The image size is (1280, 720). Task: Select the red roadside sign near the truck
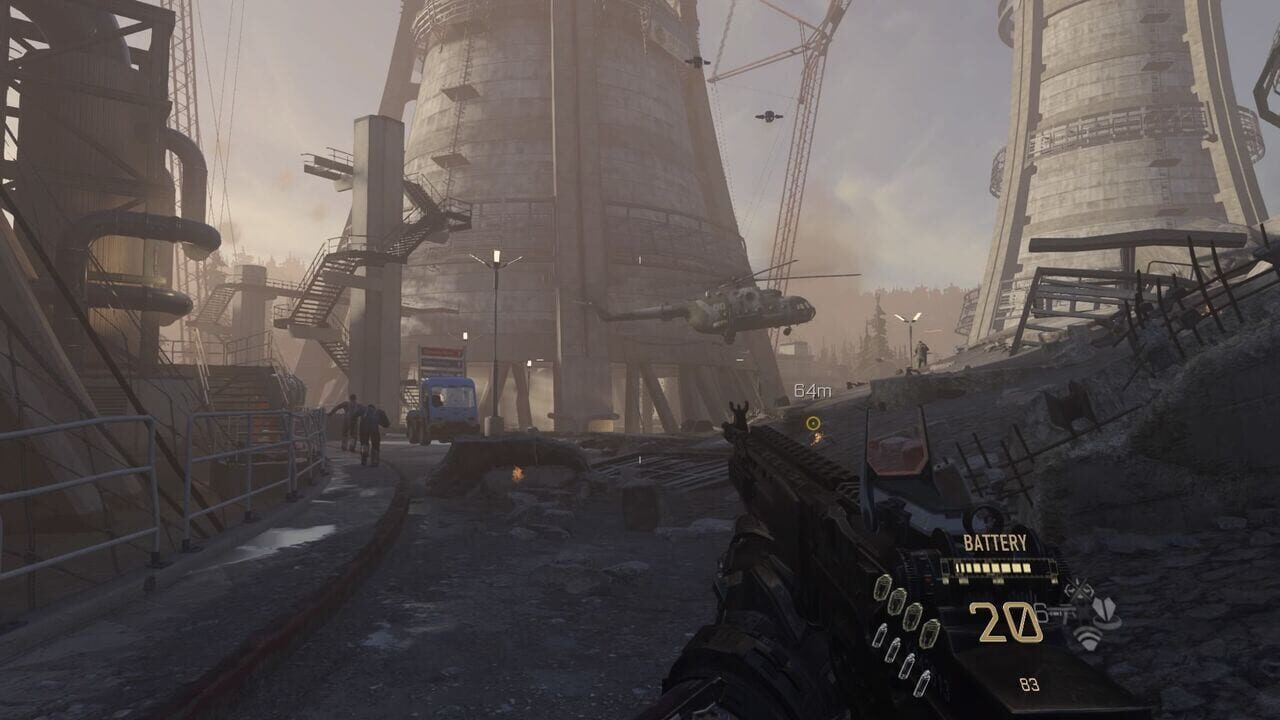[x=443, y=352]
